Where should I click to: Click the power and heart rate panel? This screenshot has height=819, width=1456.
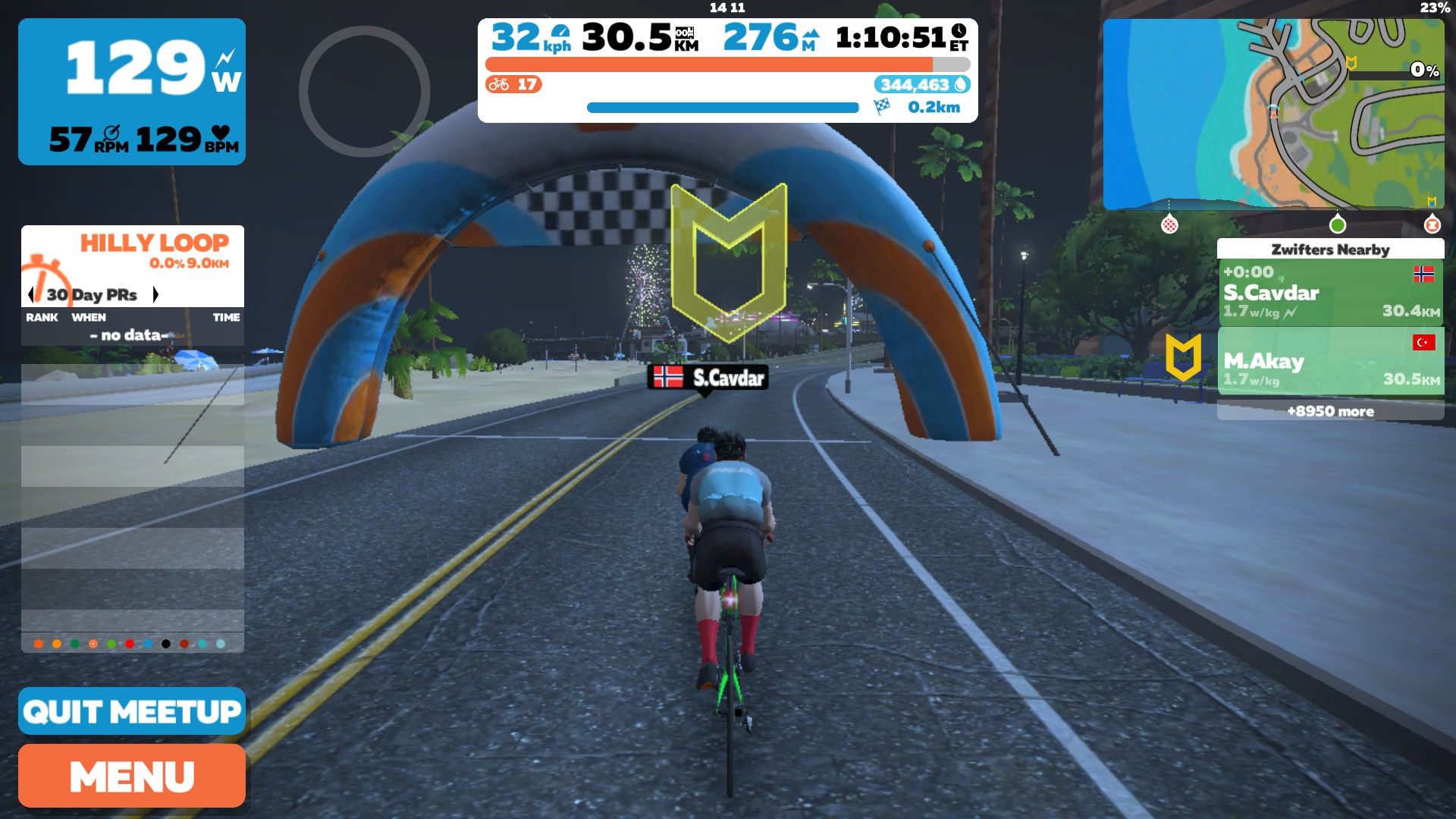(x=132, y=92)
